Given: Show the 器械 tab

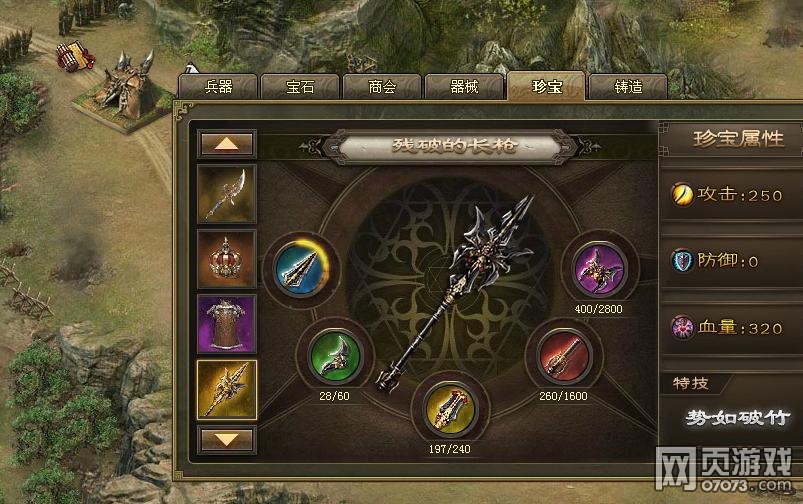Looking at the screenshot, I should click(x=464, y=87).
